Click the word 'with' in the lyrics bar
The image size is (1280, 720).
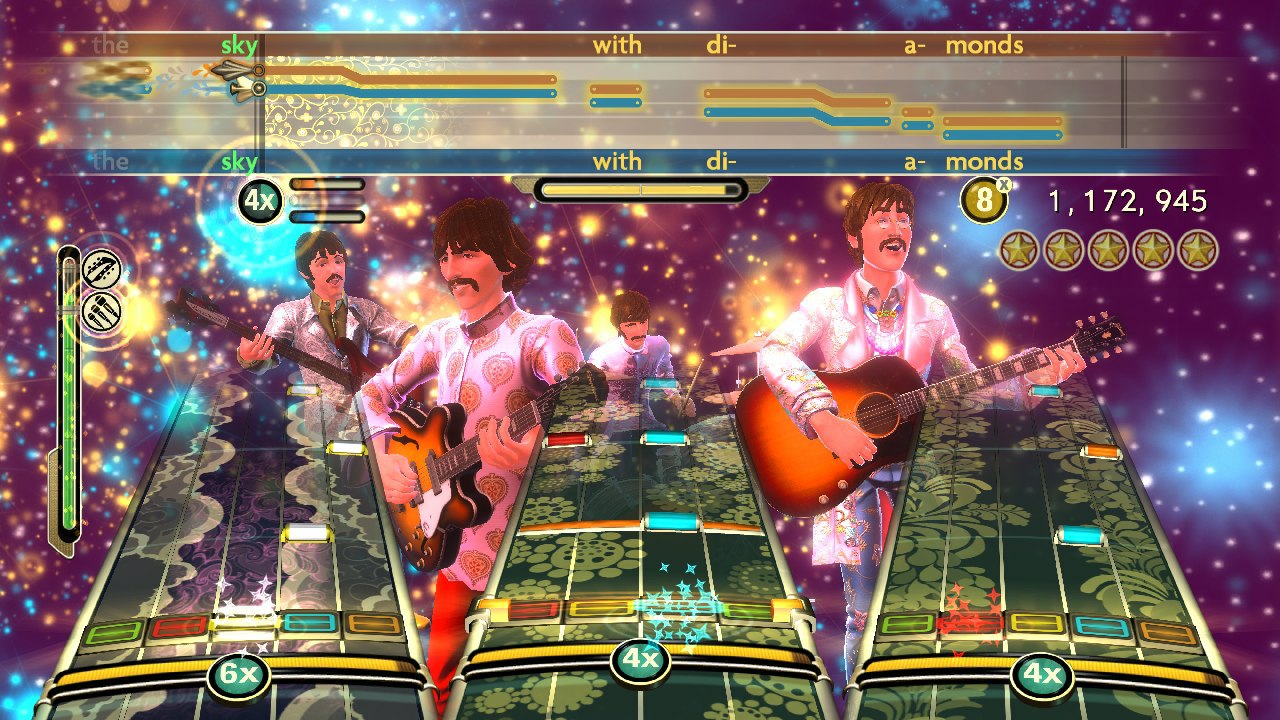click(x=617, y=44)
